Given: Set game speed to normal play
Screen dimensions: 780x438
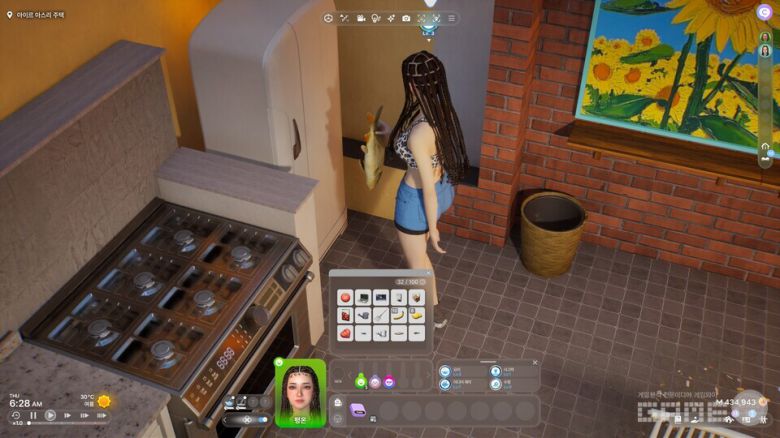Looking at the screenshot, I should [50, 415].
